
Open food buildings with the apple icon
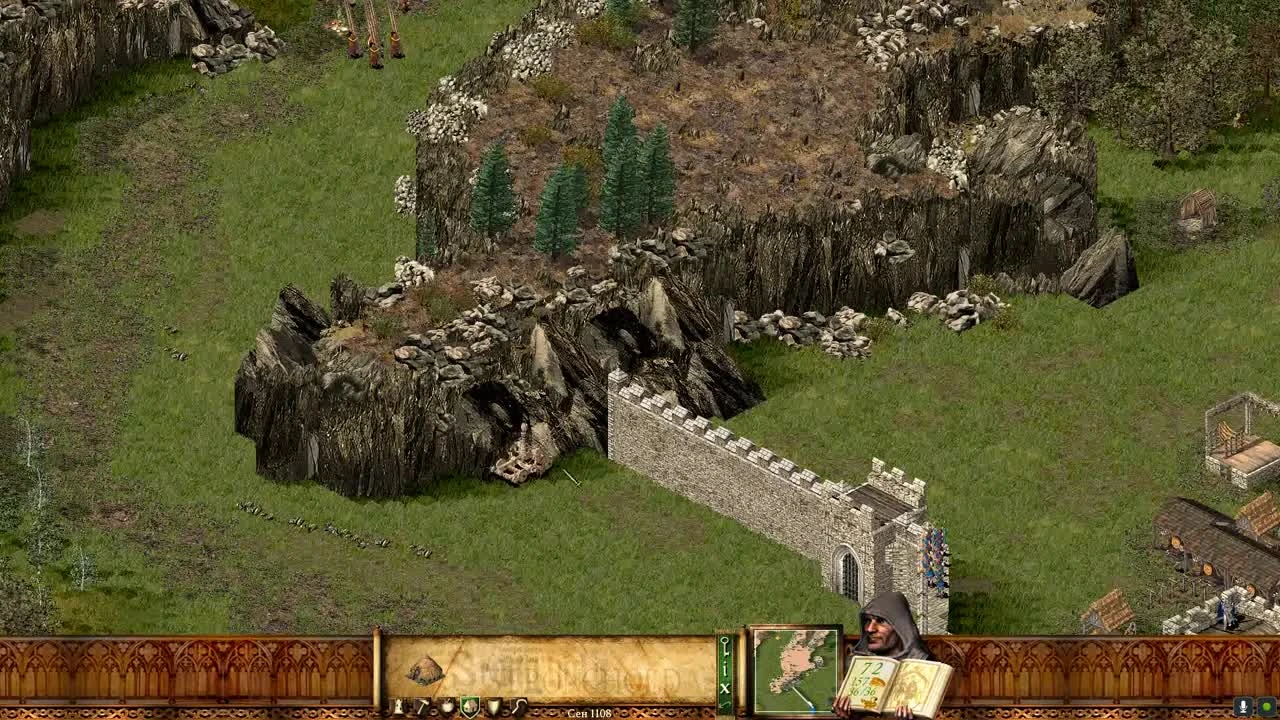click(x=447, y=707)
